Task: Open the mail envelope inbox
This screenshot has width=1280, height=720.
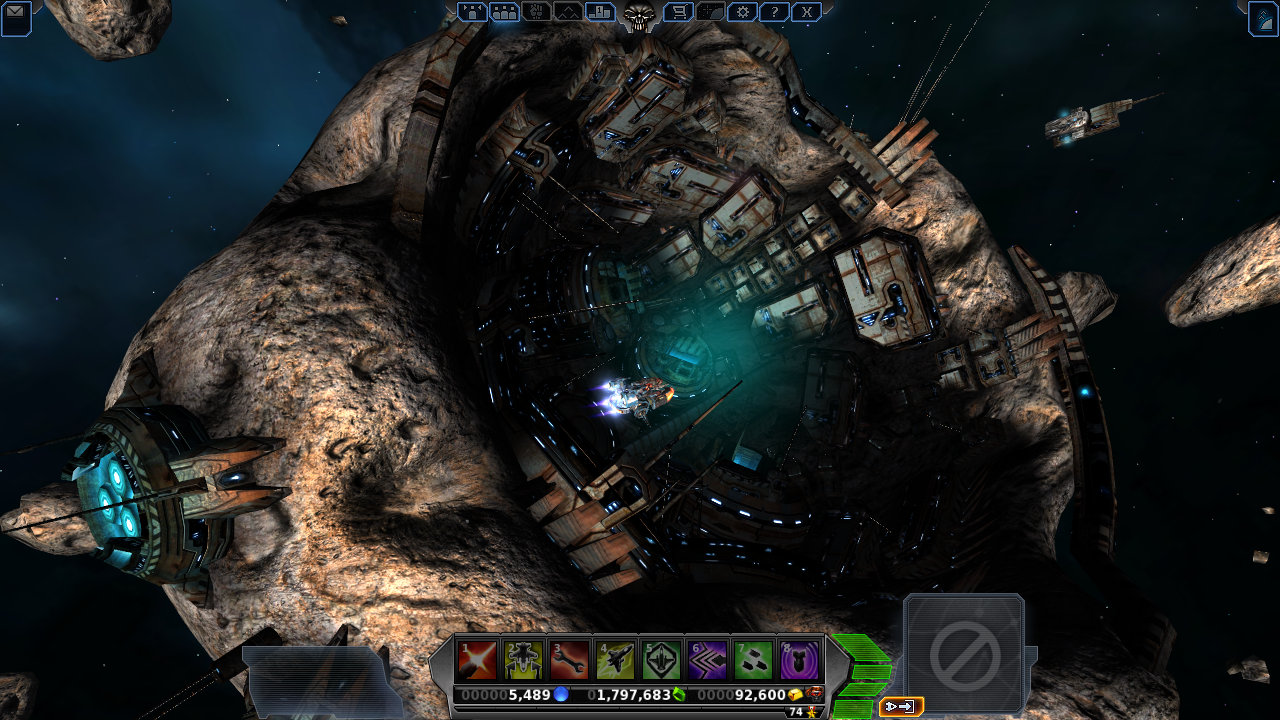Action: tap(15, 18)
